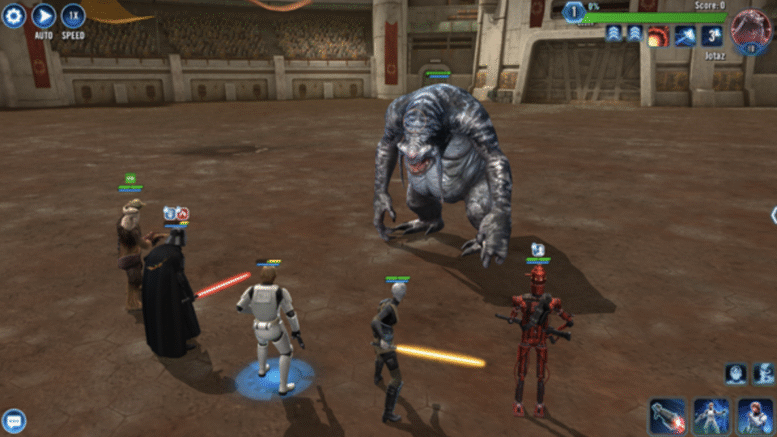Open the gear settings menu
Viewport: 777px width, 437px height.
pyautogui.click(x=13, y=15)
